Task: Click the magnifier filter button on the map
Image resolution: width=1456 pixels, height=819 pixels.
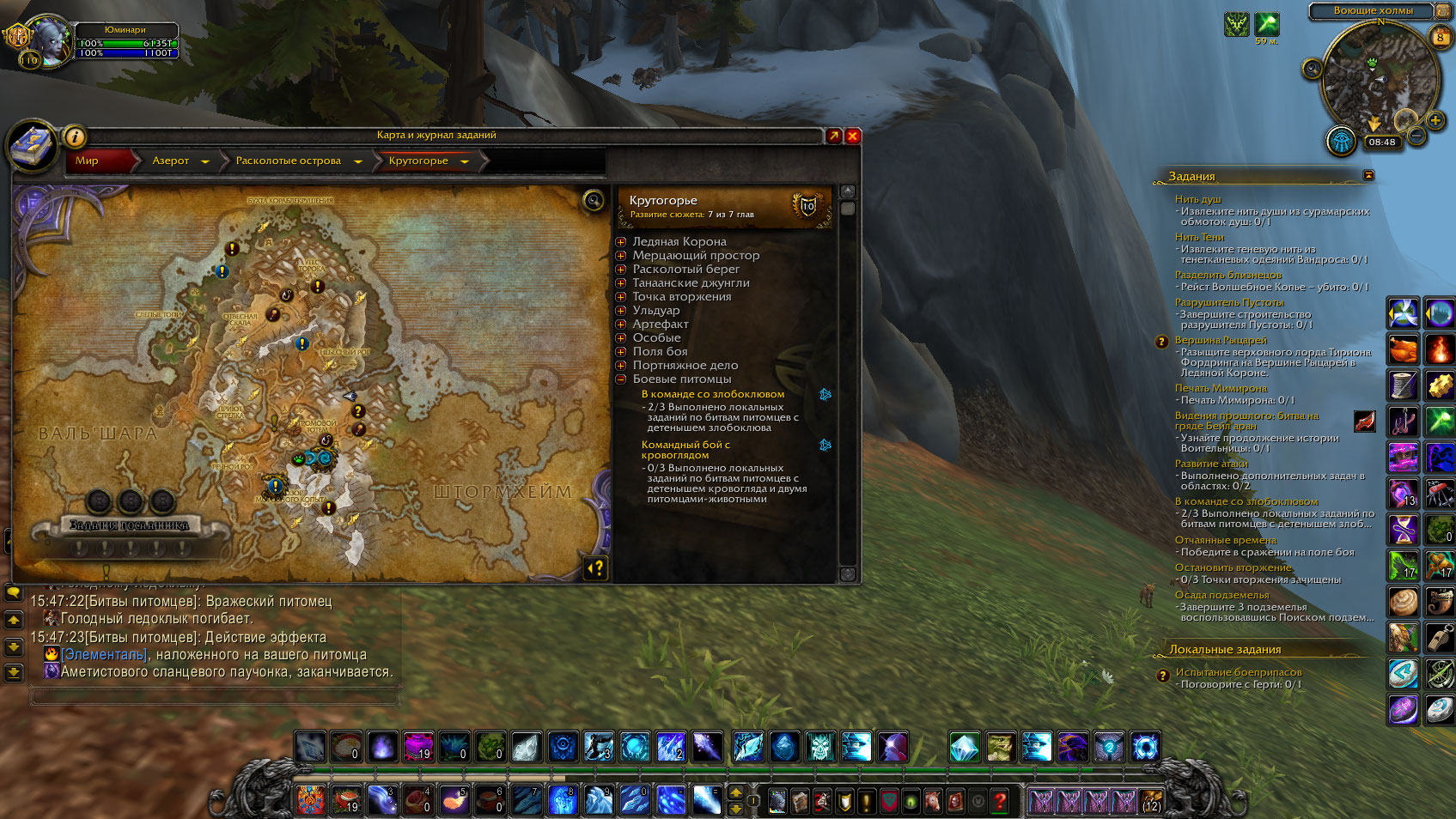Action: tap(593, 201)
